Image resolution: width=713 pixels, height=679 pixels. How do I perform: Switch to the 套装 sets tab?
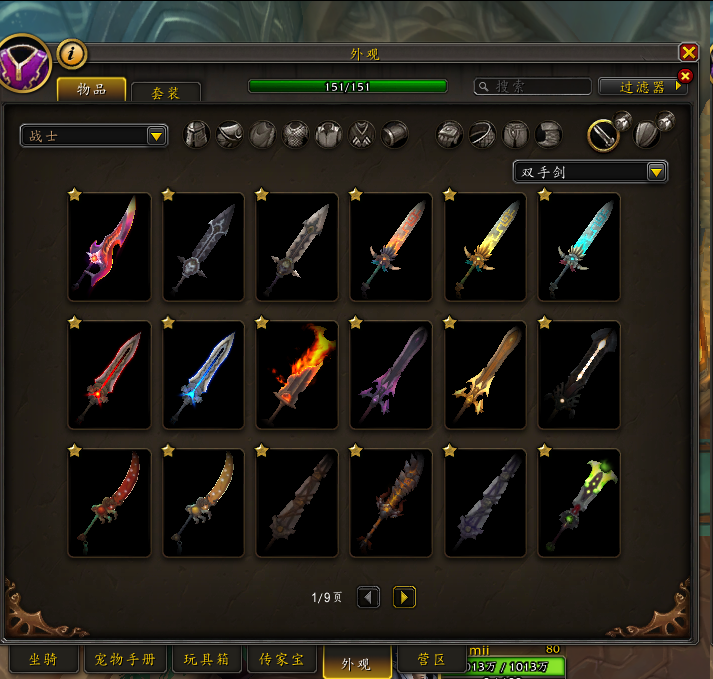[x=166, y=92]
